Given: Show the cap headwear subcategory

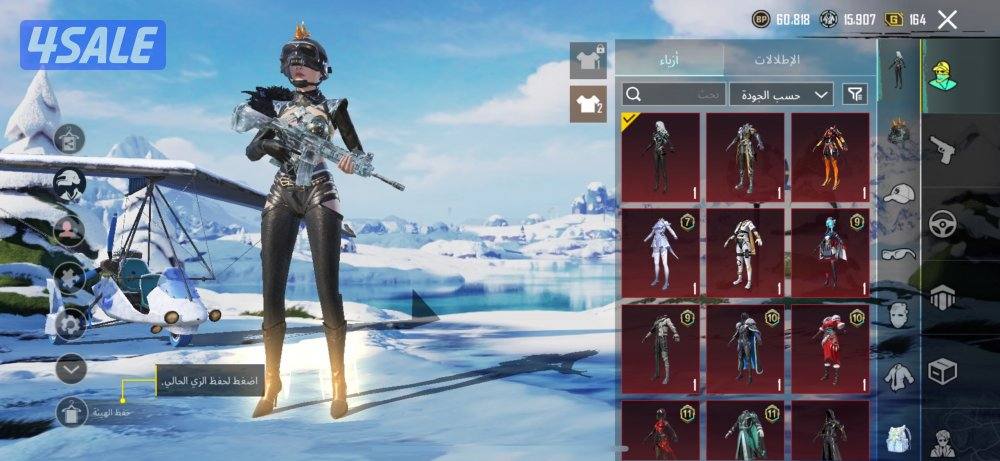Looking at the screenshot, I should pos(899,193).
